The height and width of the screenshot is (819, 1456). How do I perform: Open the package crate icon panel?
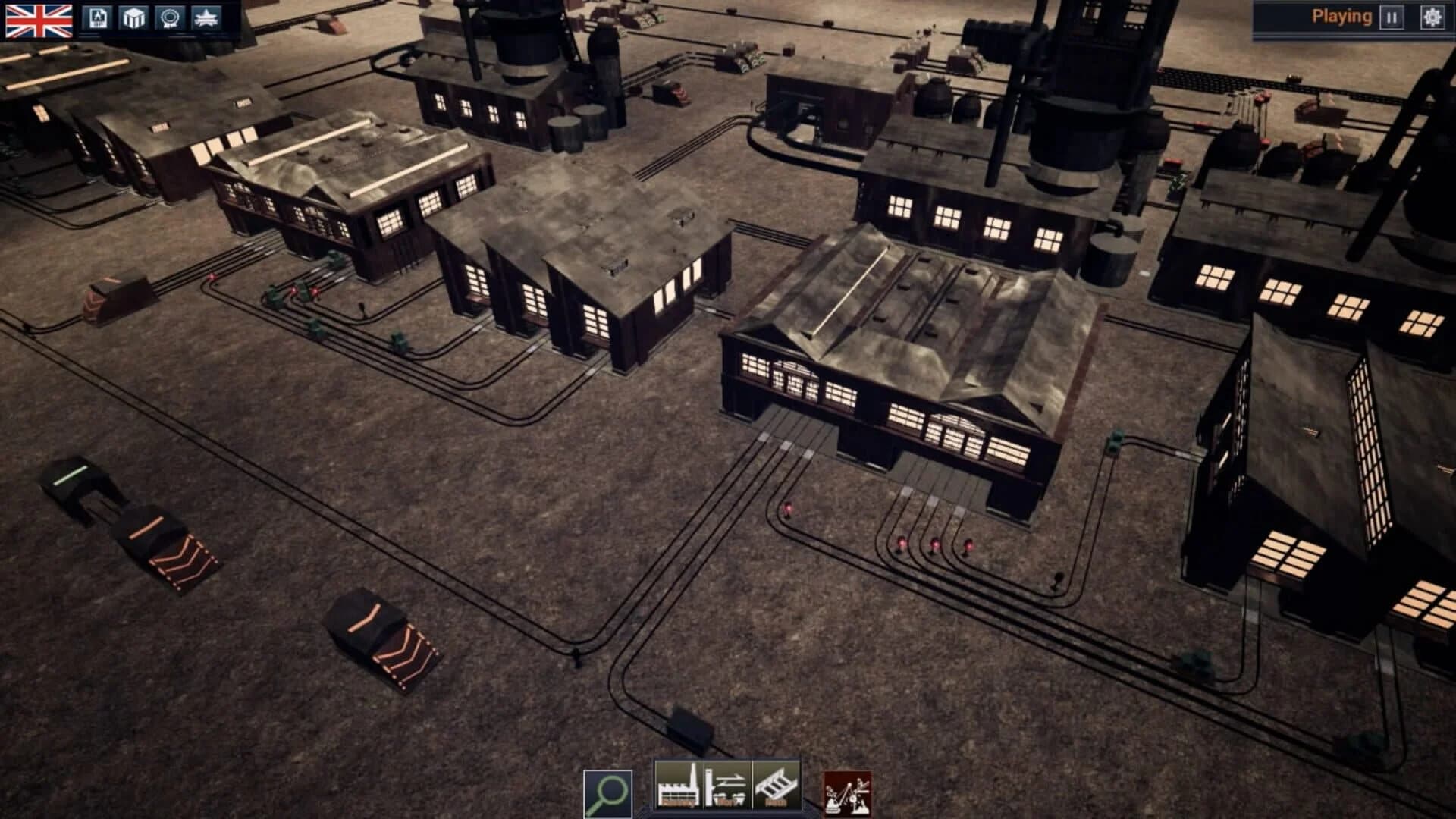point(133,16)
